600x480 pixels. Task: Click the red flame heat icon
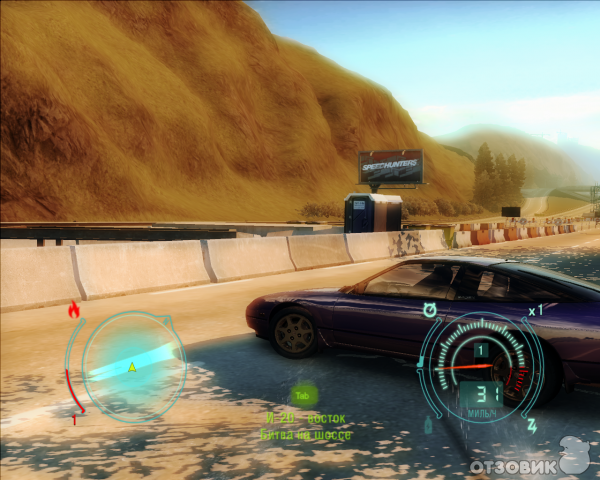click(x=73, y=311)
